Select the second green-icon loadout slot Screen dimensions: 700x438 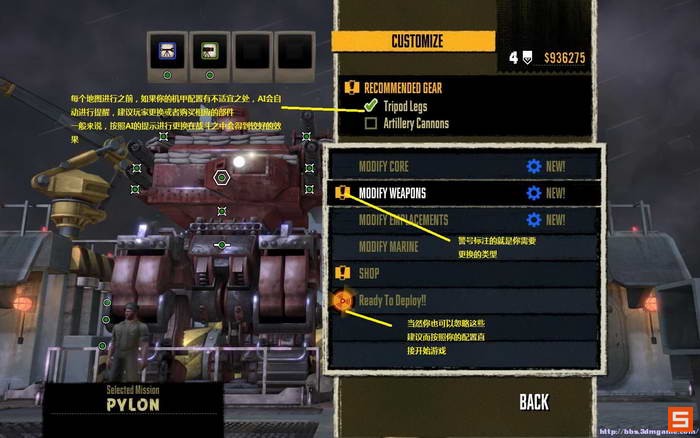tap(209, 50)
